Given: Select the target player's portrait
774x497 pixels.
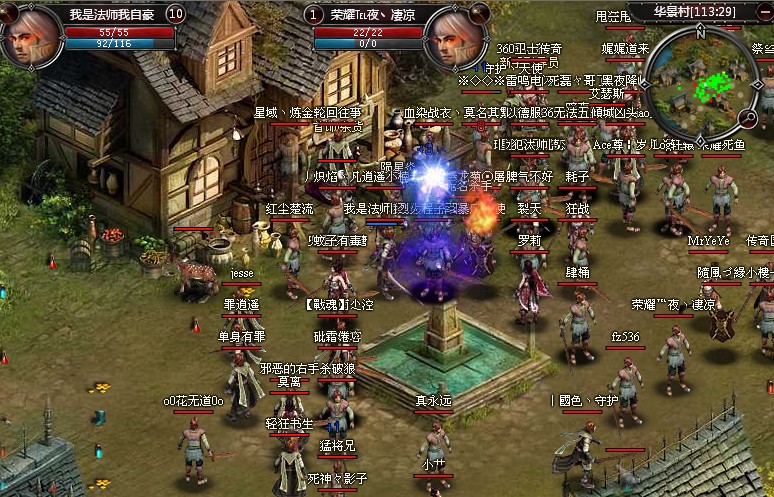Looking at the screenshot, I should 457,38.
